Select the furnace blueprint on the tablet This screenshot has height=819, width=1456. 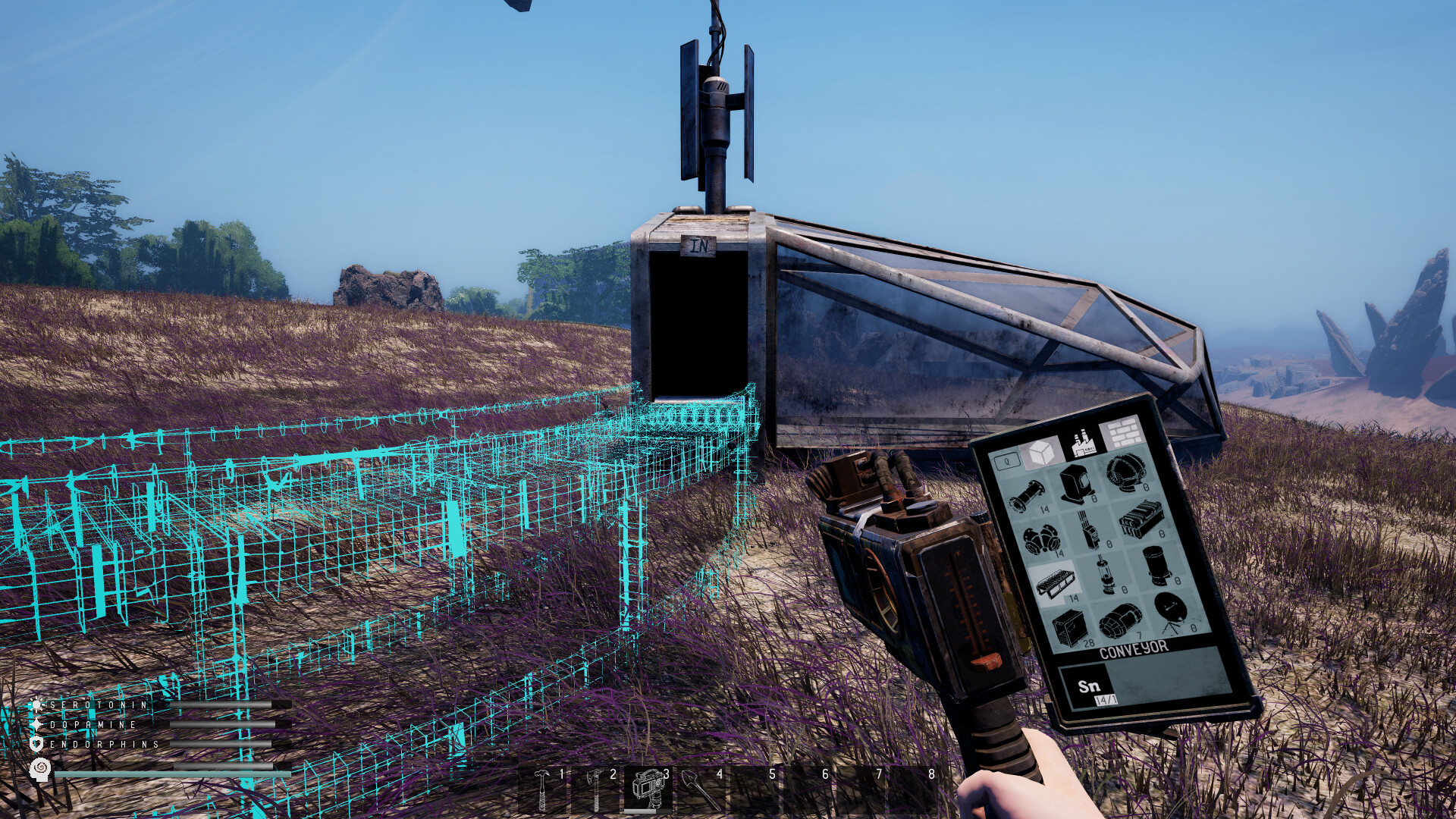[x=1074, y=483]
